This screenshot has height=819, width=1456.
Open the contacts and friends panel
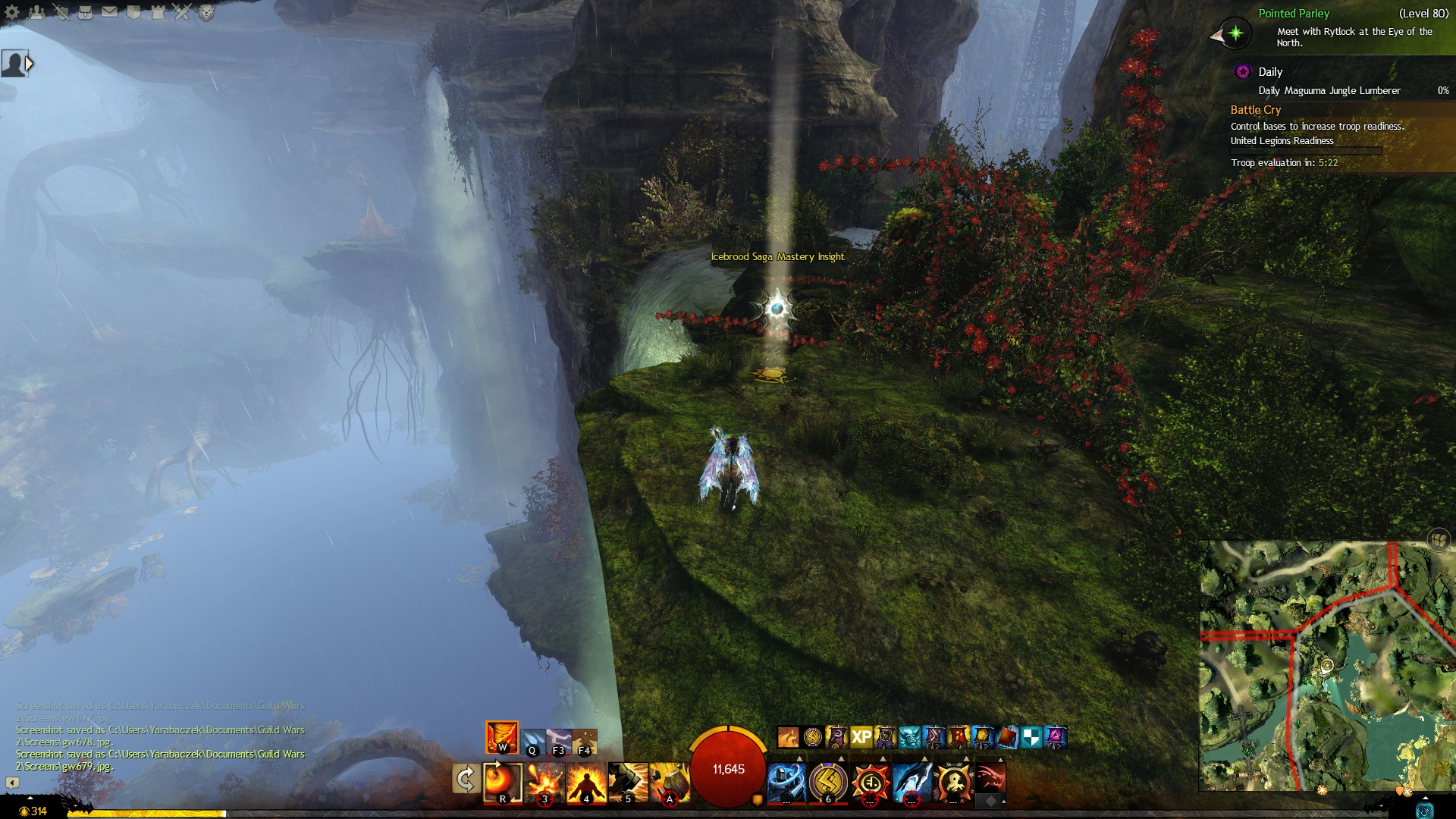pyautogui.click(x=36, y=12)
